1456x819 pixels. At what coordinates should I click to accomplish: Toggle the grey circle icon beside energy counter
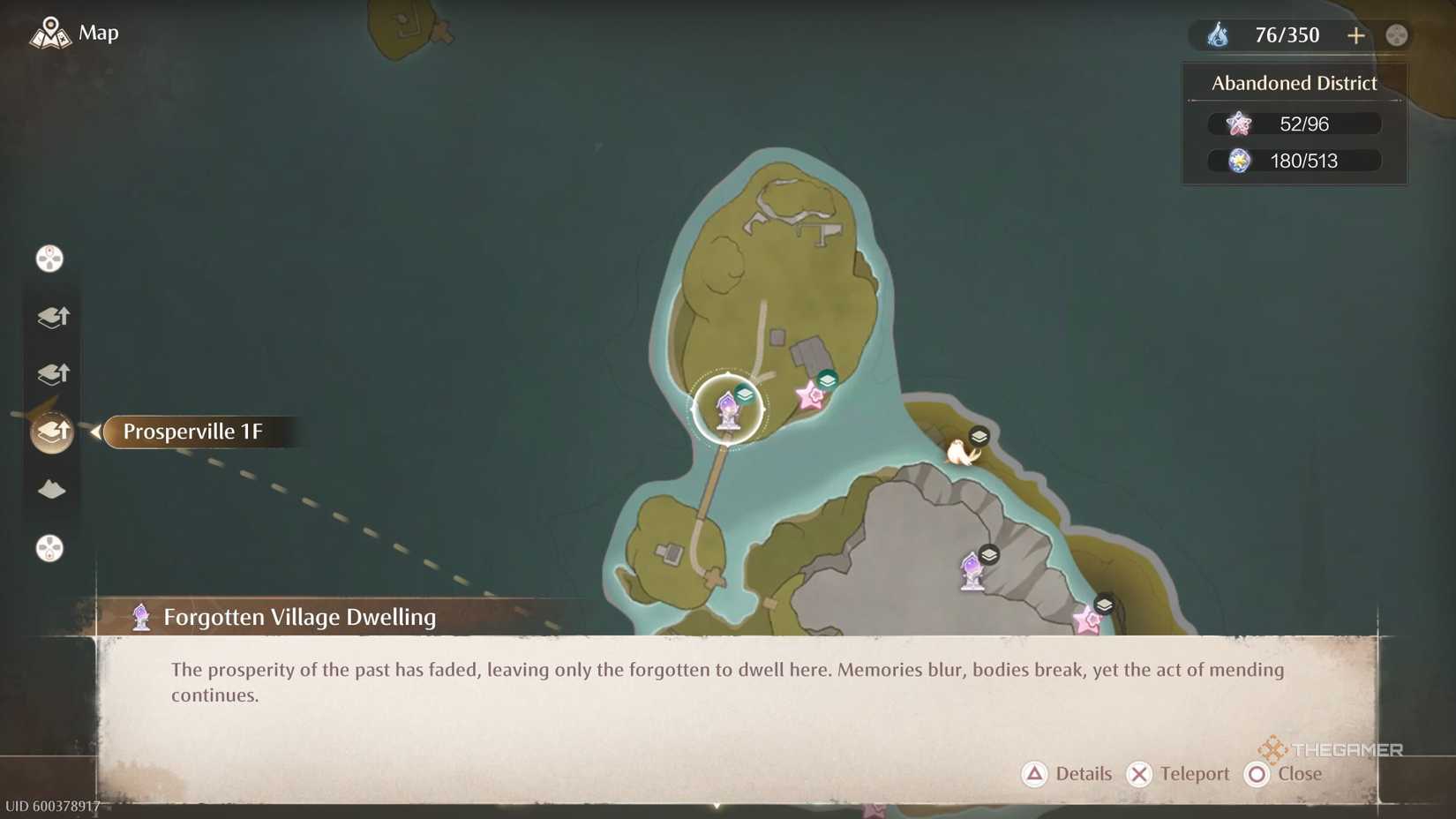tap(1397, 34)
